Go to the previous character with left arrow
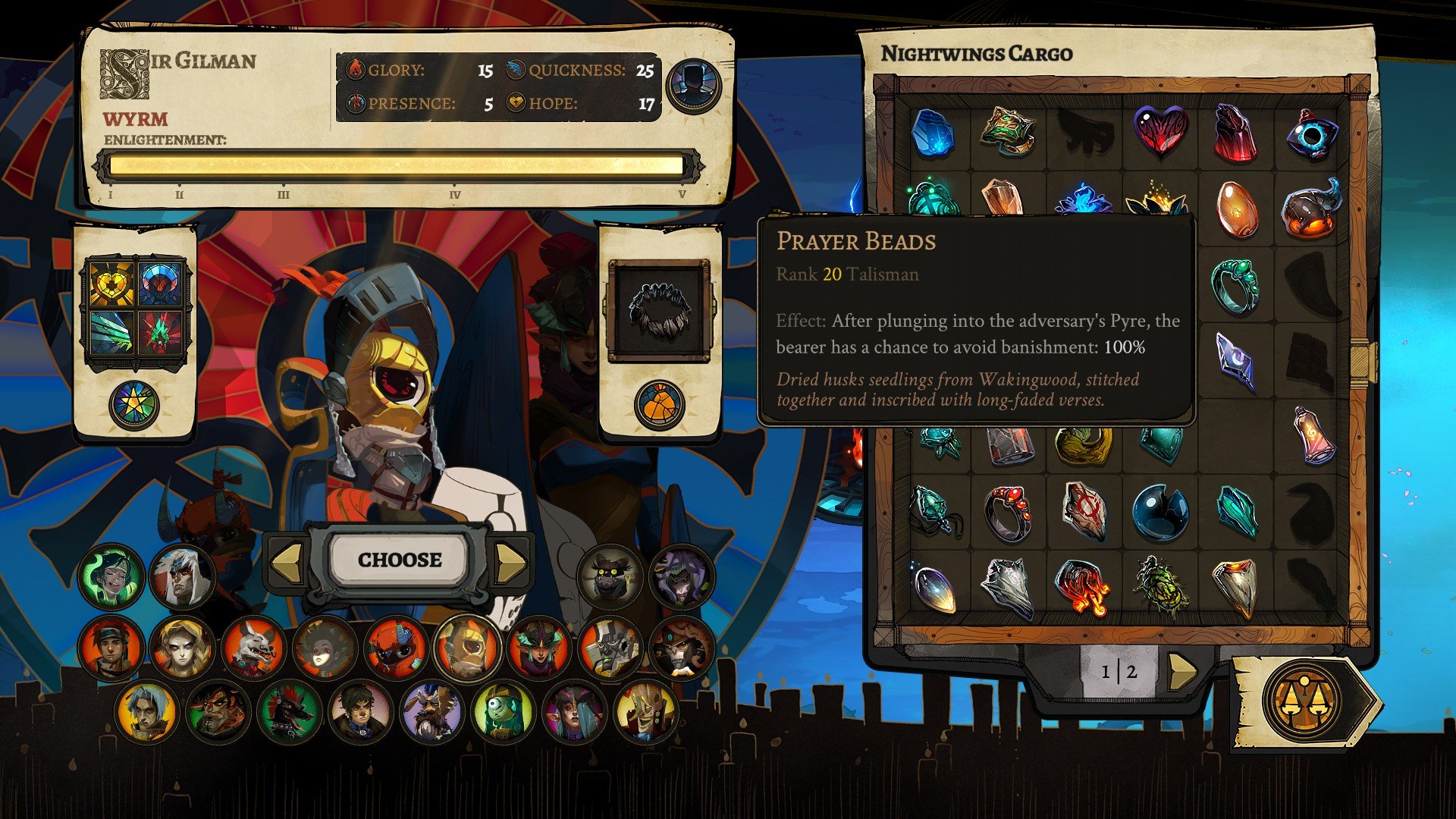 (x=287, y=562)
